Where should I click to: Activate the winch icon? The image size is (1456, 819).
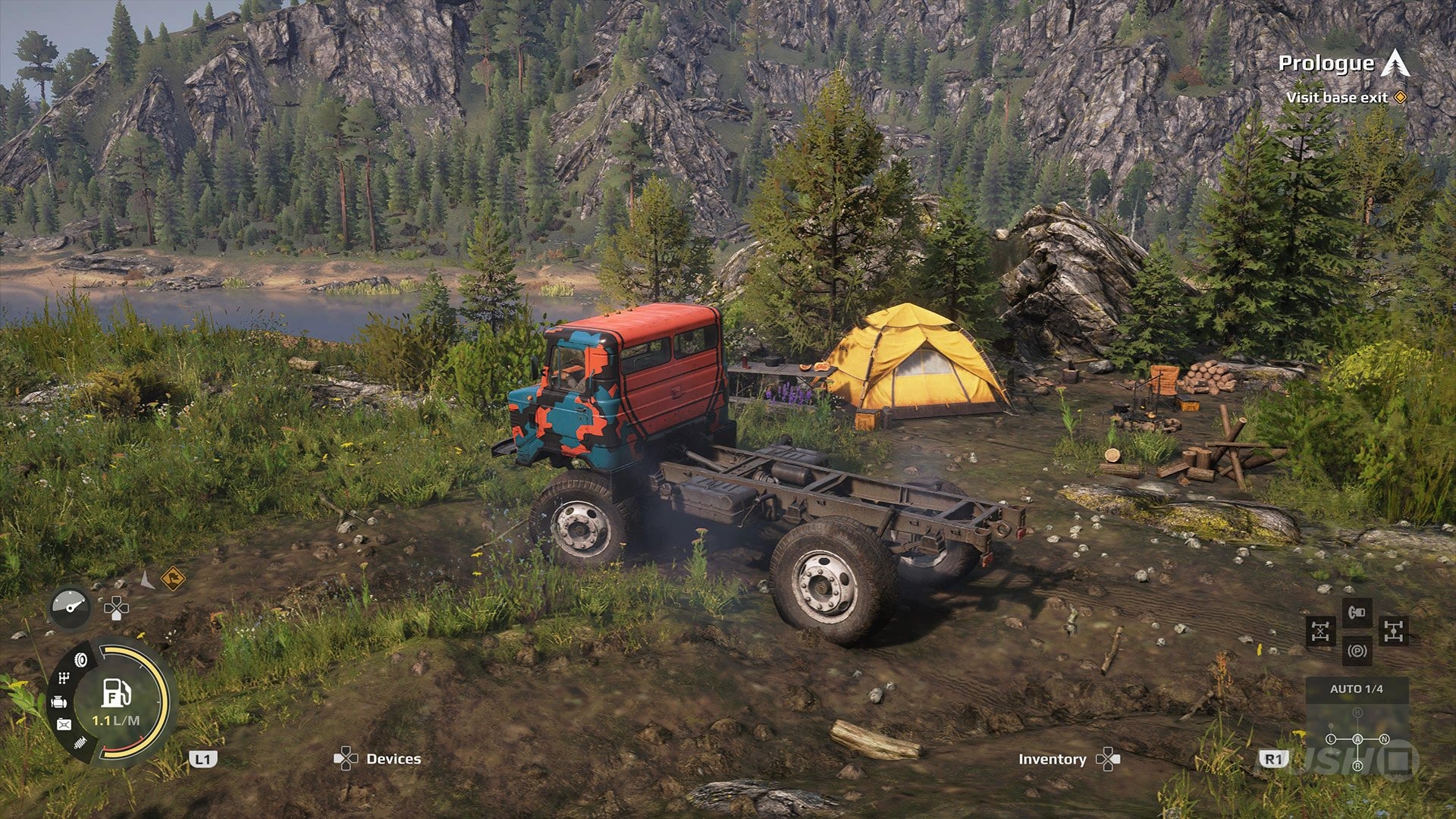point(1357,611)
